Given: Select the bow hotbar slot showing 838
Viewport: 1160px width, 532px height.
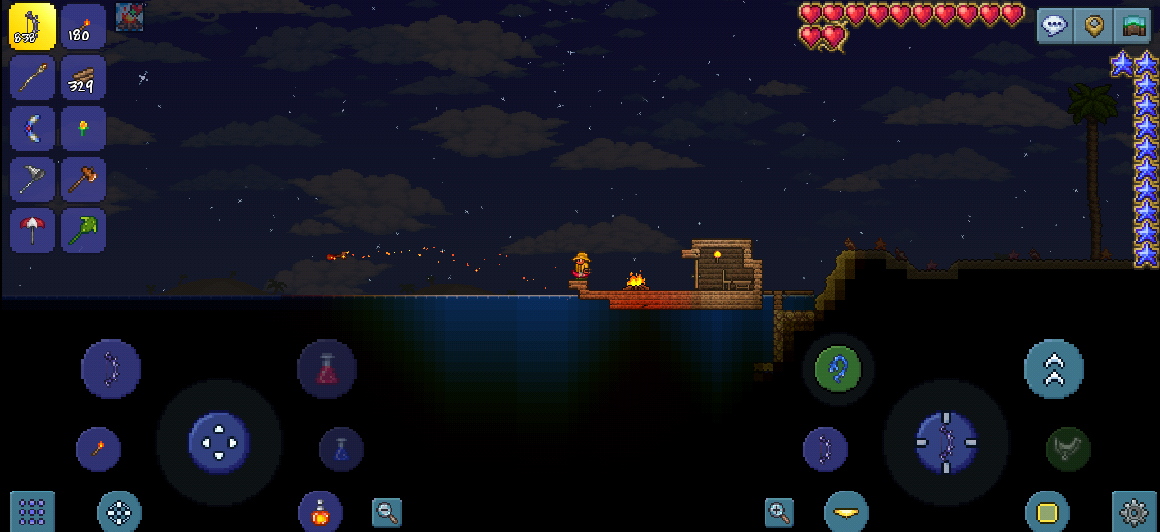Looking at the screenshot, I should pyautogui.click(x=33, y=27).
